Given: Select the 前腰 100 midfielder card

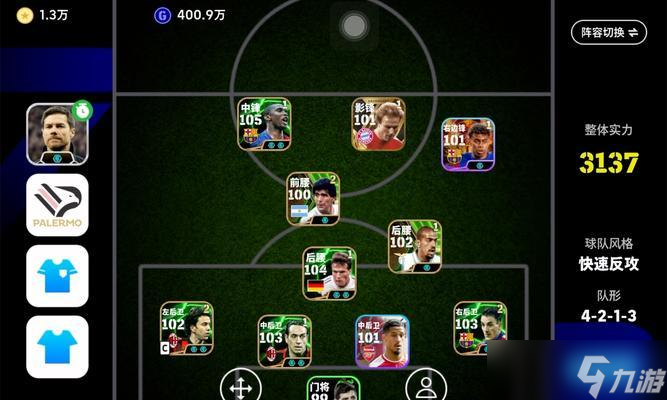Looking at the screenshot, I should coord(313,198).
